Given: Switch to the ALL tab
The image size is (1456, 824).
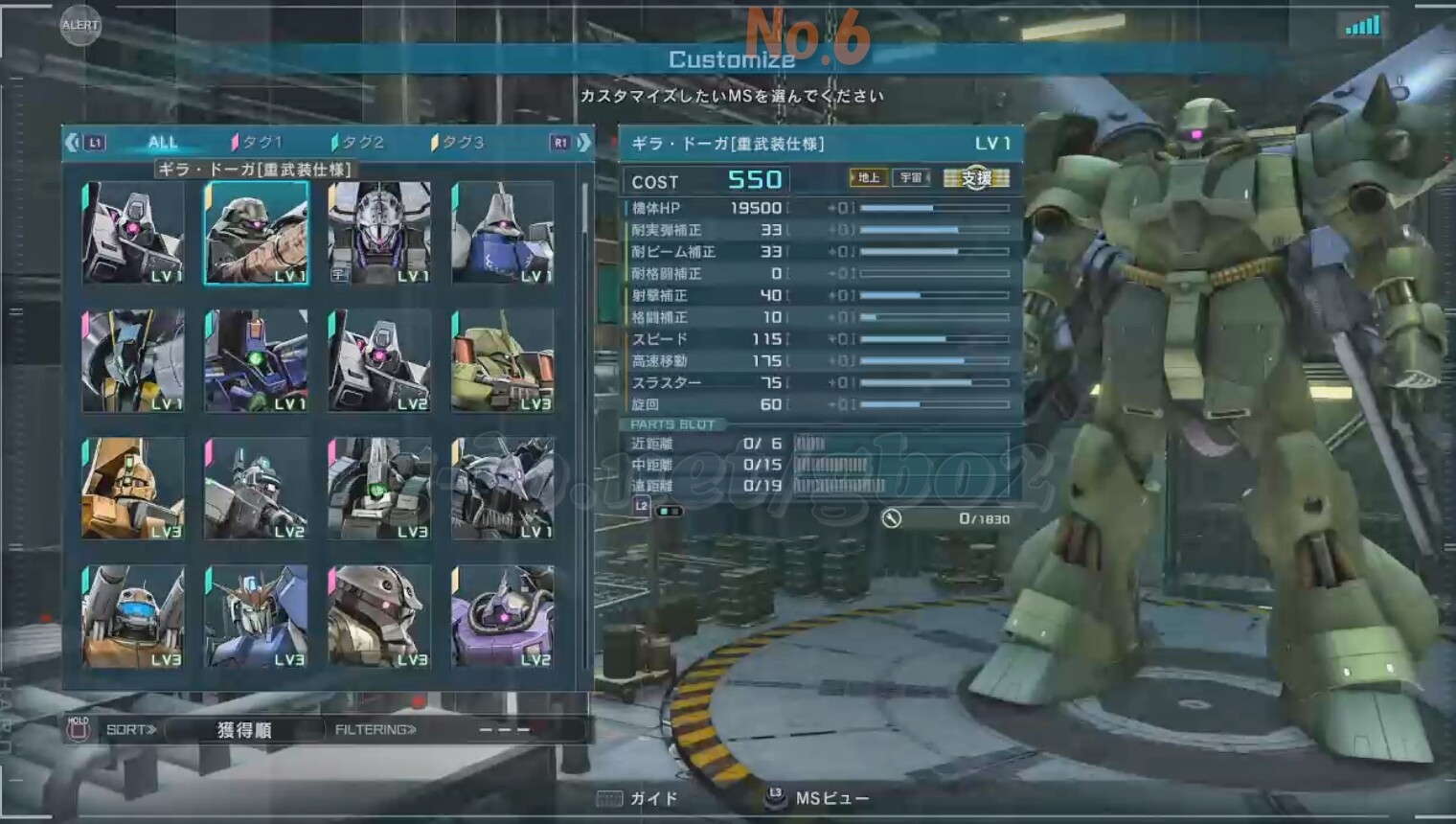Looking at the screenshot, I should coord(163,143).
